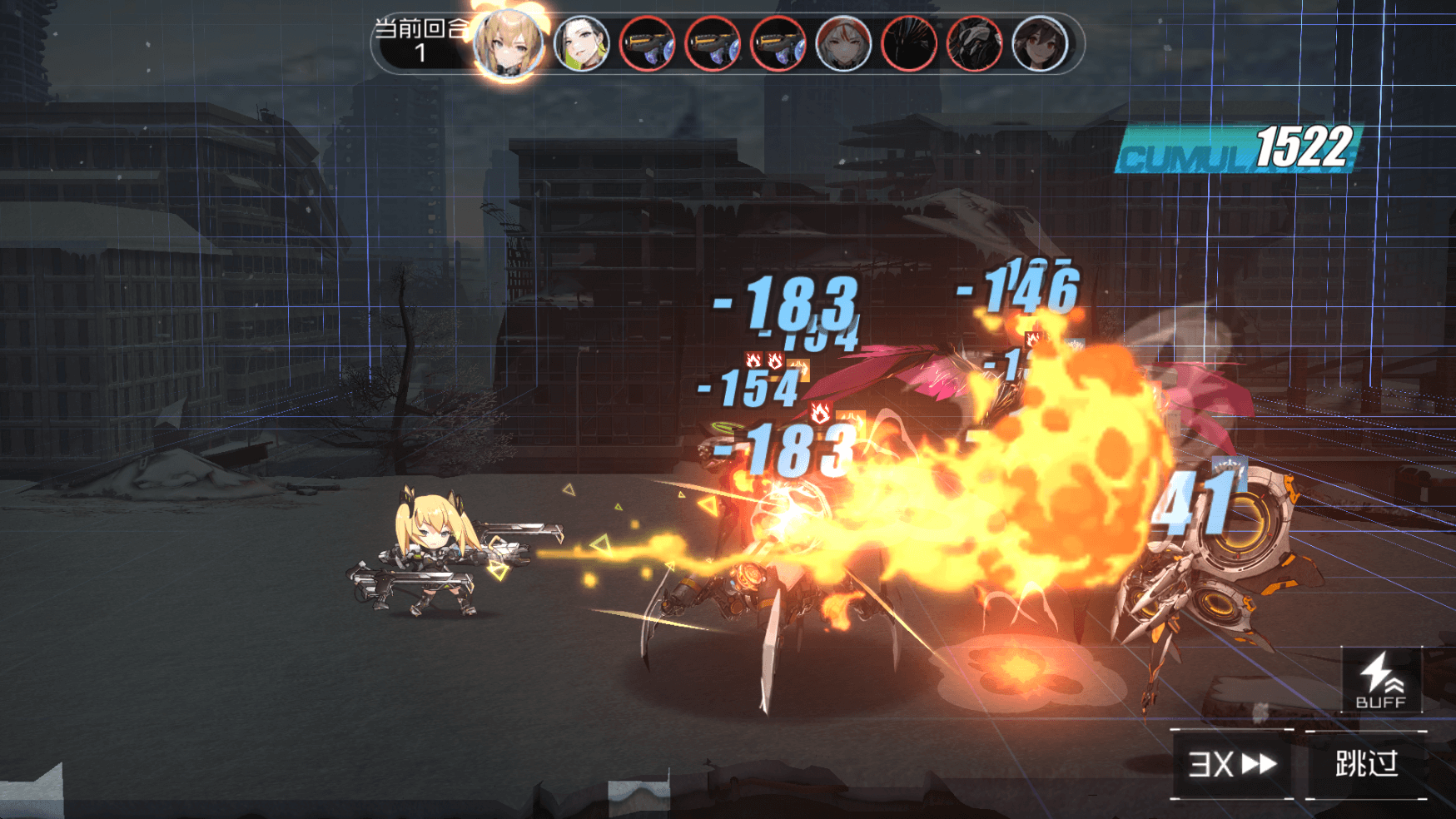Select the glowing blonde girl turn portrait
Viewport: 1456px width, 819px height.
(509, 44)
